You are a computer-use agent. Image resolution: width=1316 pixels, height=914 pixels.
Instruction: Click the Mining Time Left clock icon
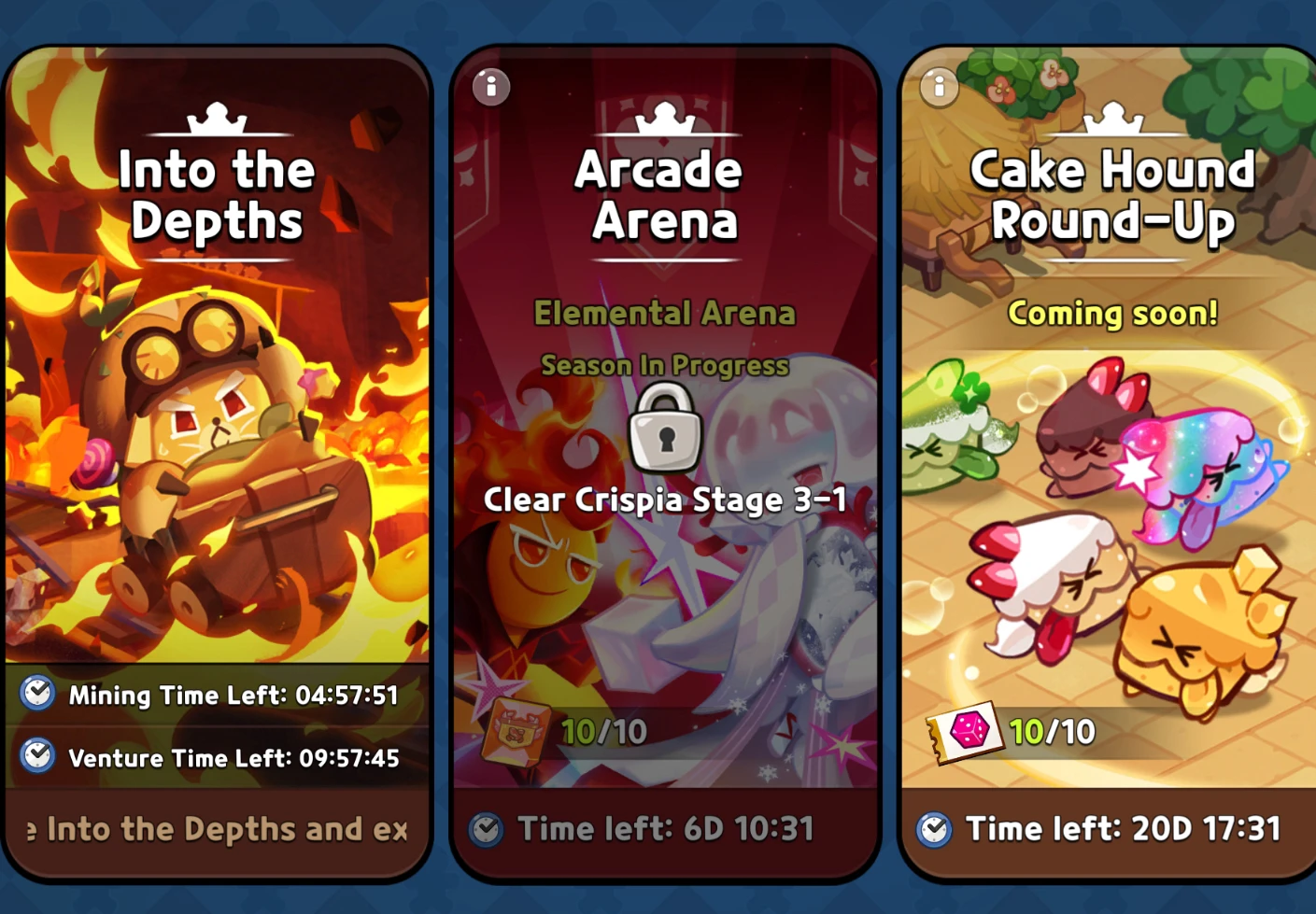click(35, 695)
